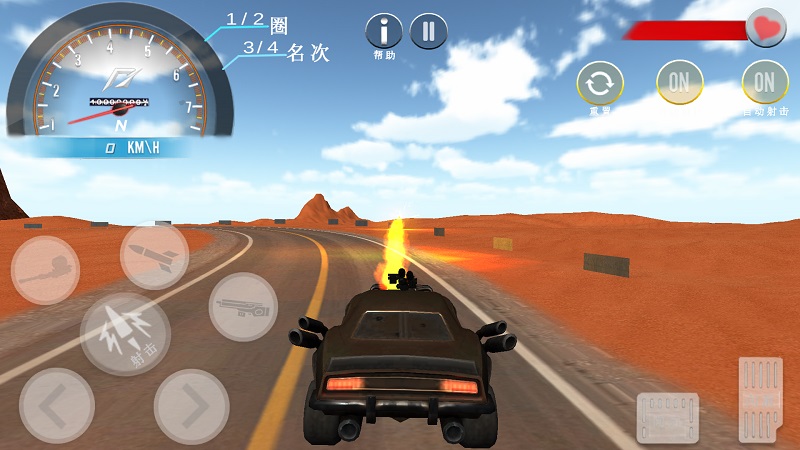Hit the wide brake pedal
The height and width of the screenshot is (450, 800).
pyautogui.click(x=668, y=416)
